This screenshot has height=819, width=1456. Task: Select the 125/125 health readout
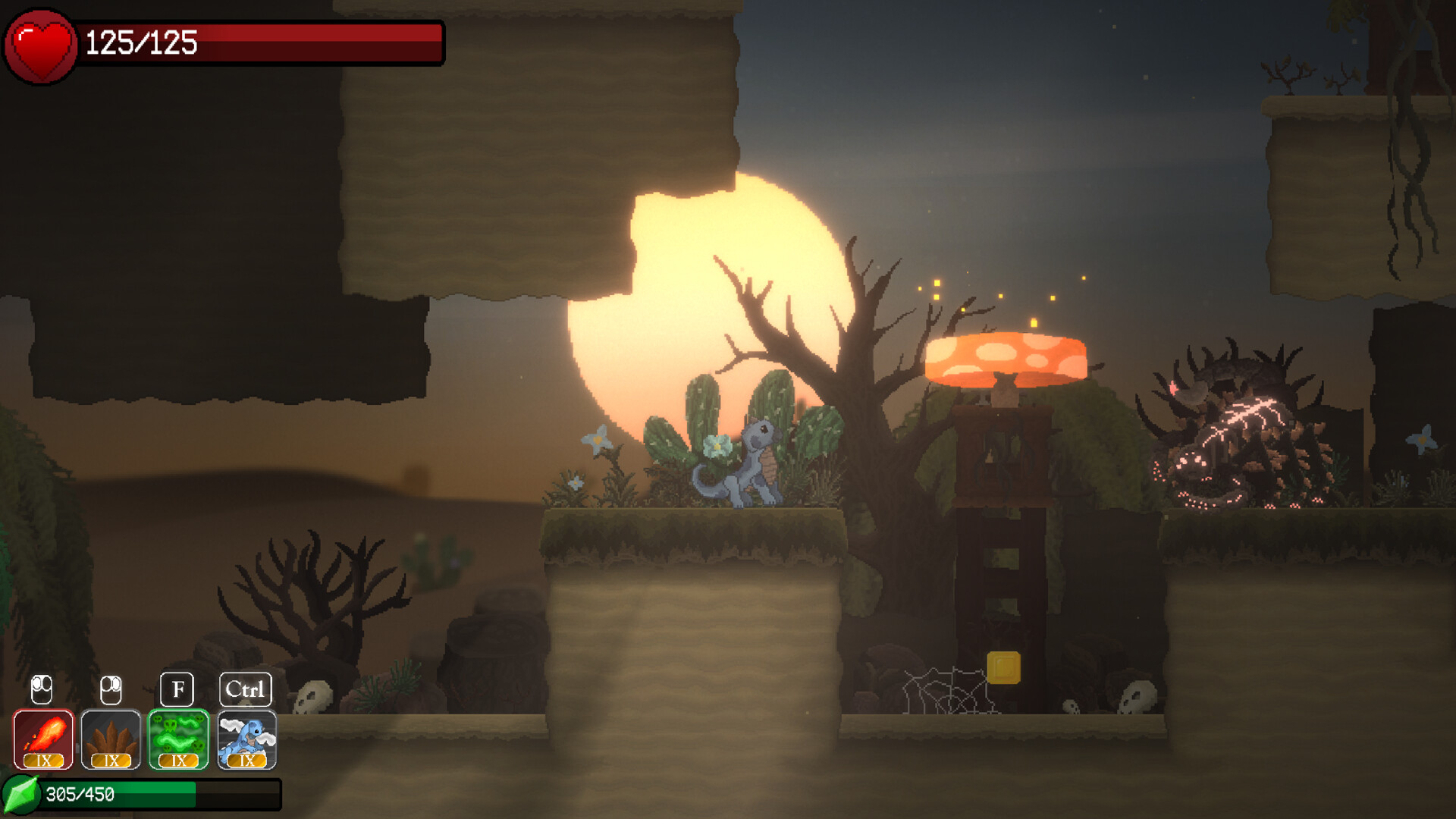click(x=140, y=43)
